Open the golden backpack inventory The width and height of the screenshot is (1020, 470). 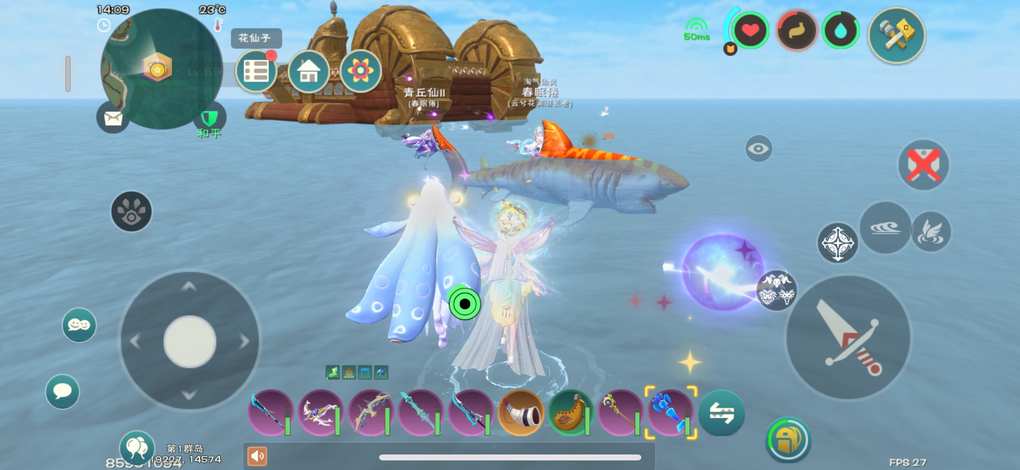coord(787,439)
